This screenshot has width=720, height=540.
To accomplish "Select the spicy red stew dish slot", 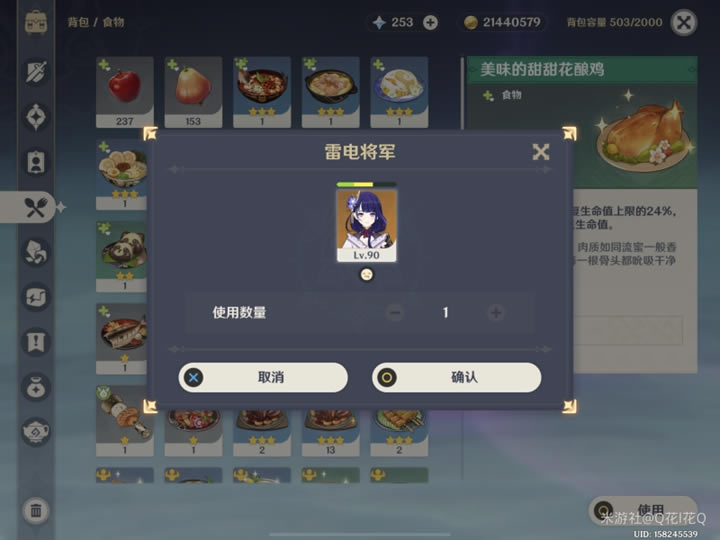I will click(x=262, y=92).
